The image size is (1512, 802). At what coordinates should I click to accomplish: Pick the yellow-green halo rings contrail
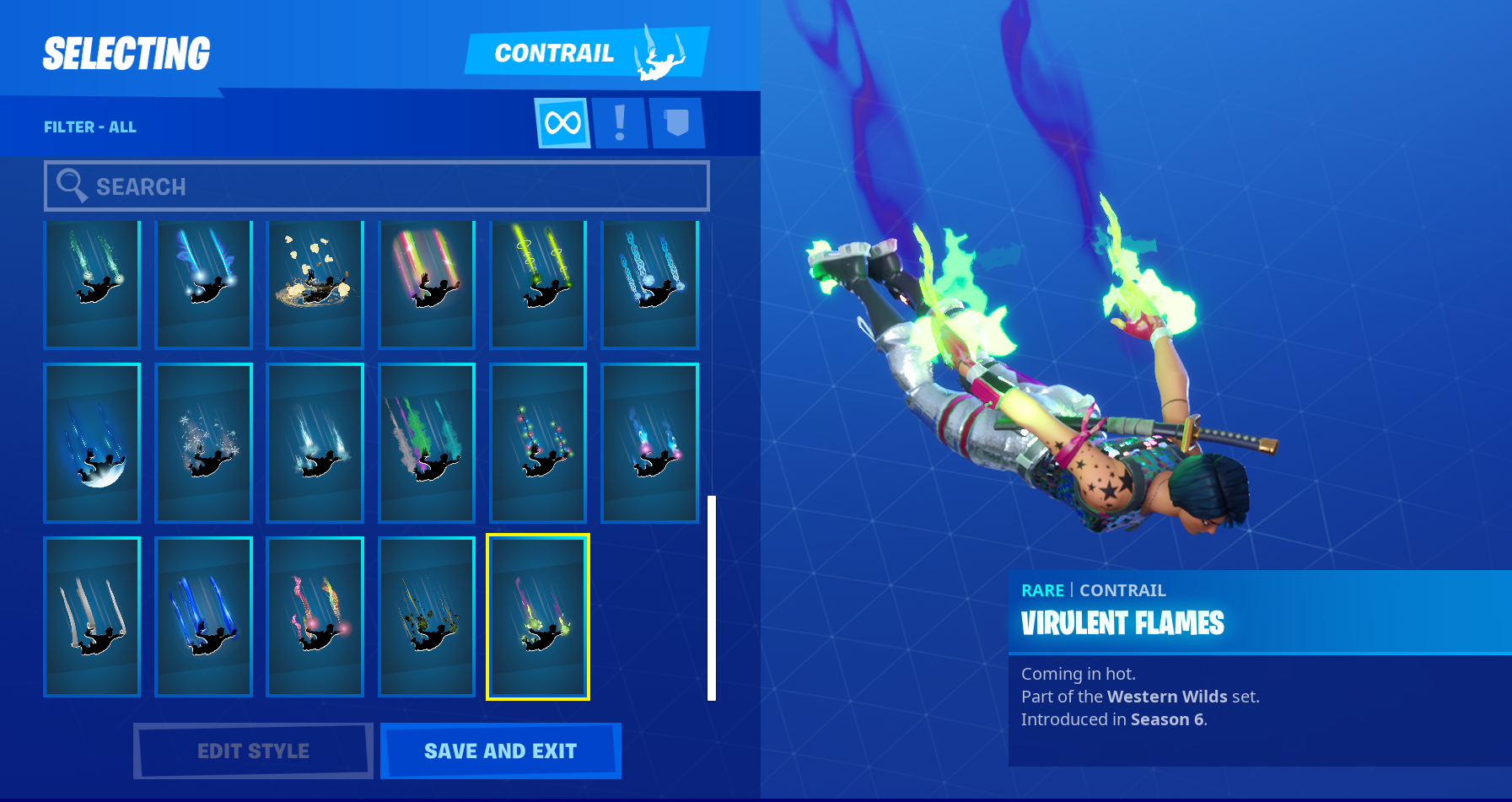point(538,284)
